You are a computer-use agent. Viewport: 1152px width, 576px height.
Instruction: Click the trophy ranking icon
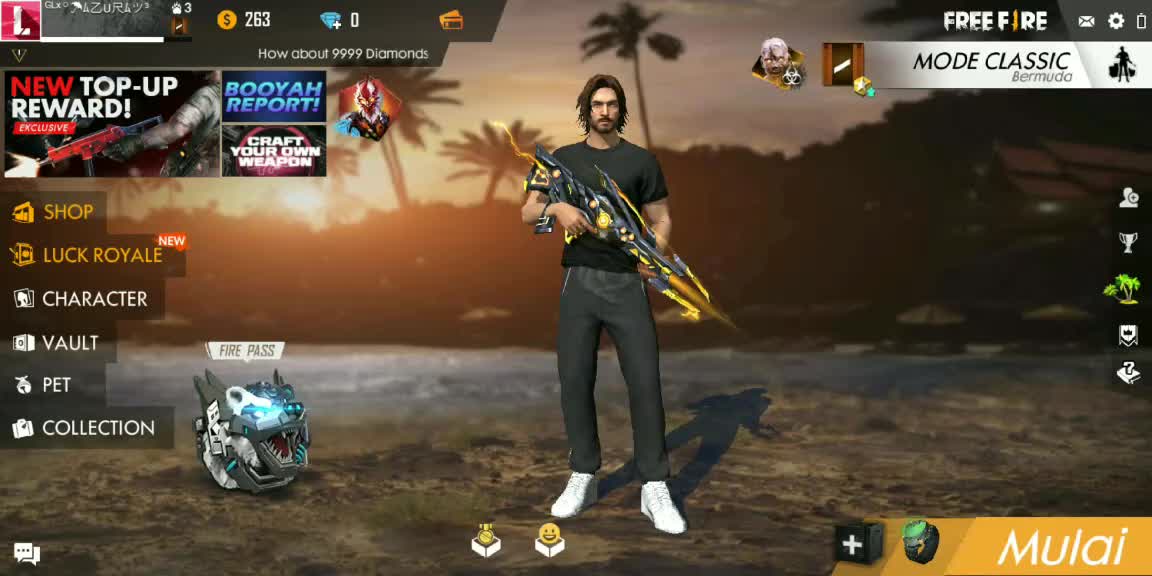pyautogui.click(x=1128, y=242)
